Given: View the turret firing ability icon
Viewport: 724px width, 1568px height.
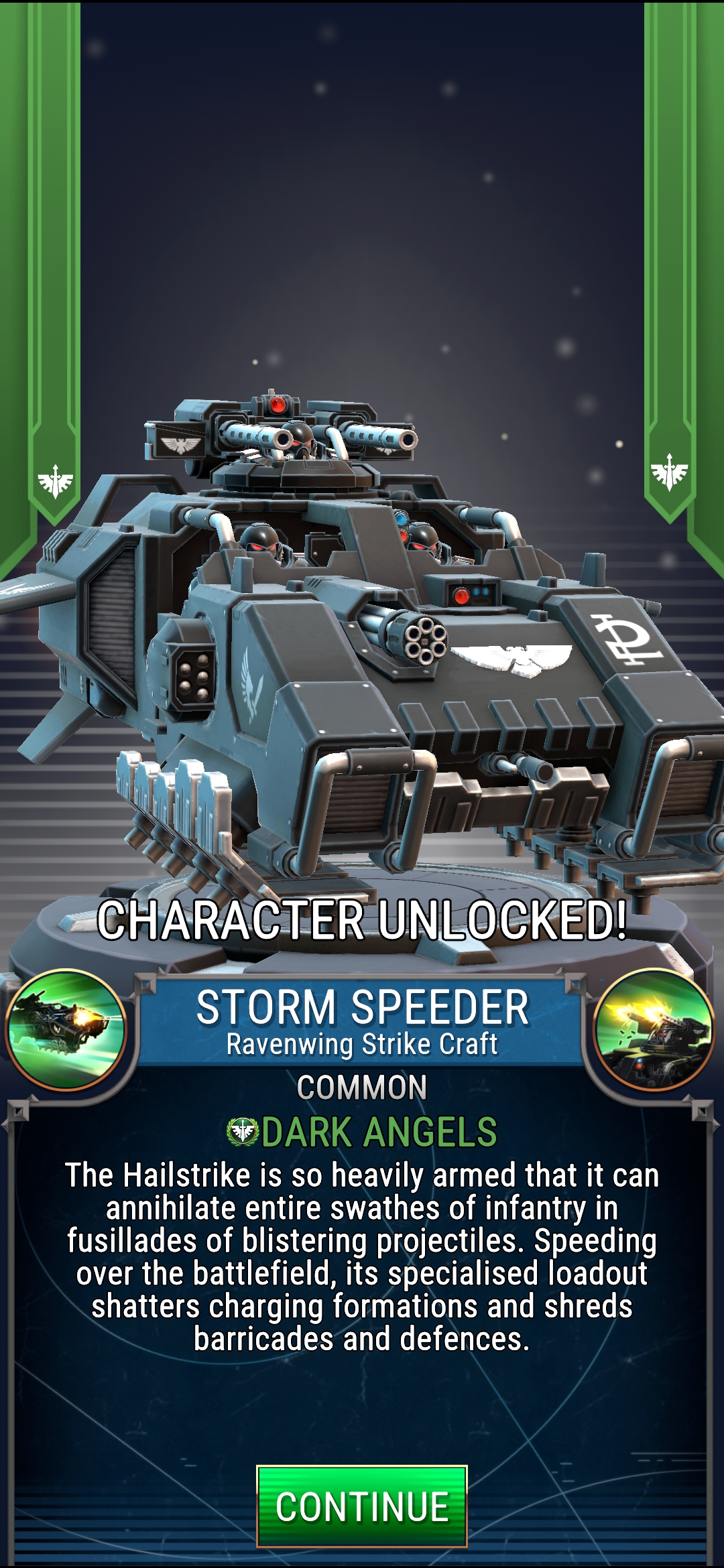Looking at the screenshot, I should pos(654,1029).
